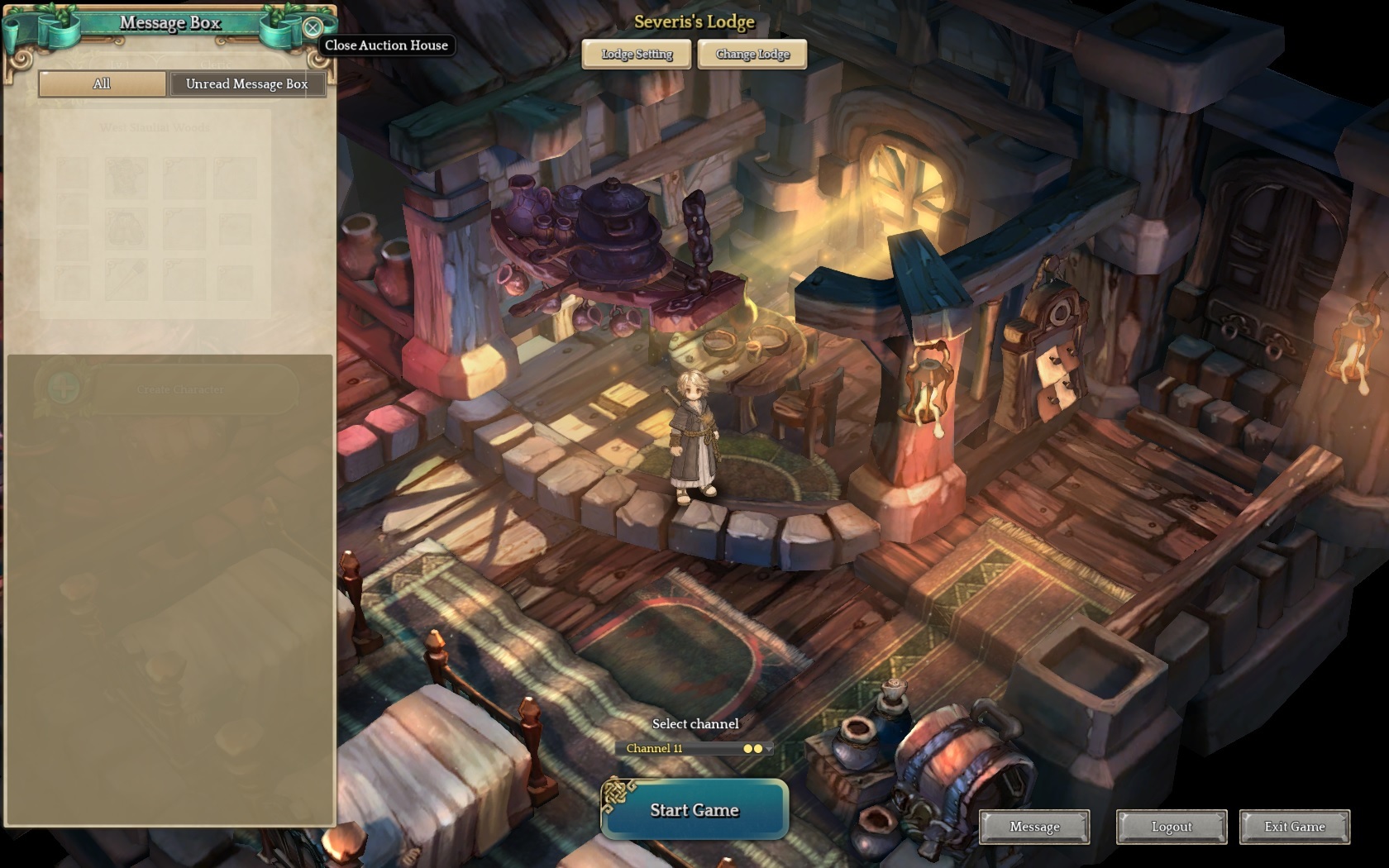
Task: Switch to the All messages tab
Action: 102,83
